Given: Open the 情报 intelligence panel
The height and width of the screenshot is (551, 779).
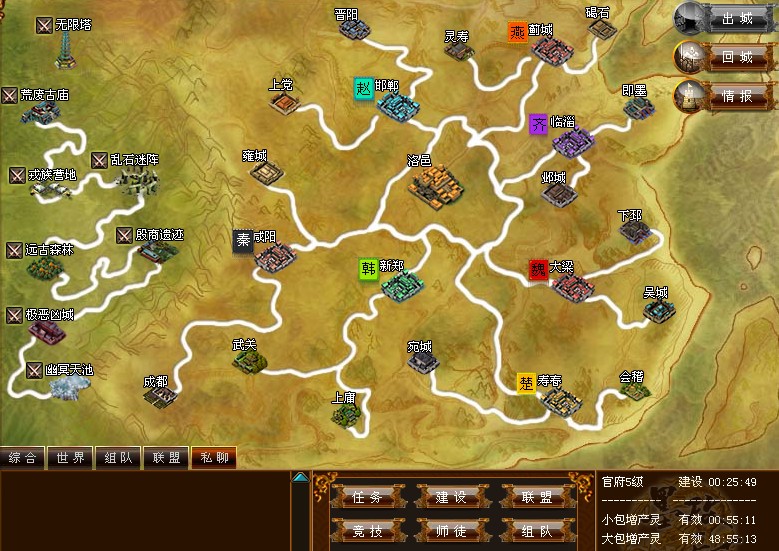Looking at the screenshot, I should click(736, 96).
